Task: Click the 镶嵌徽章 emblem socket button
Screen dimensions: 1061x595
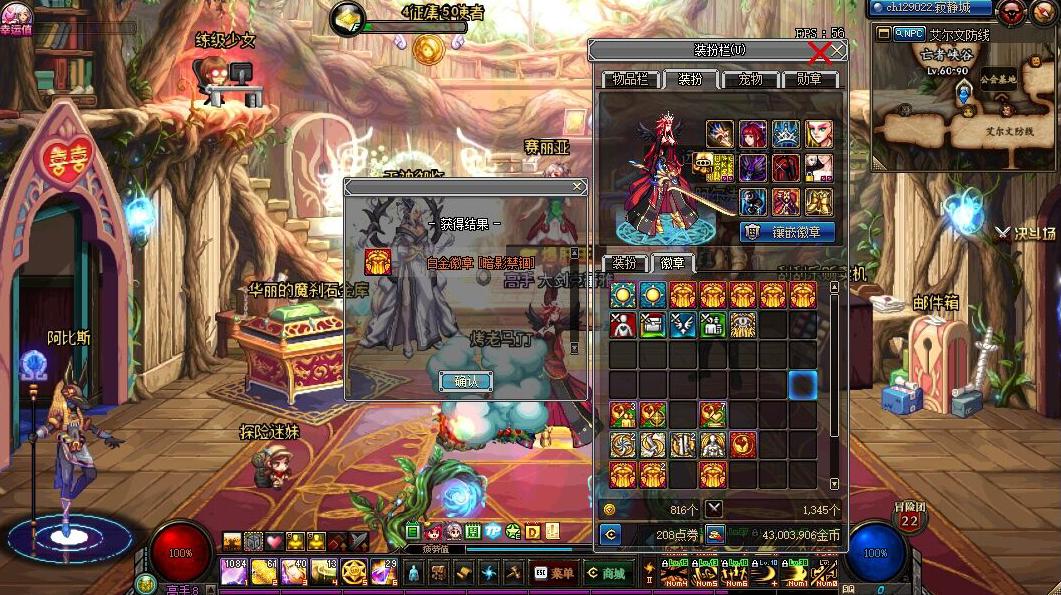Action: (788, 232)
